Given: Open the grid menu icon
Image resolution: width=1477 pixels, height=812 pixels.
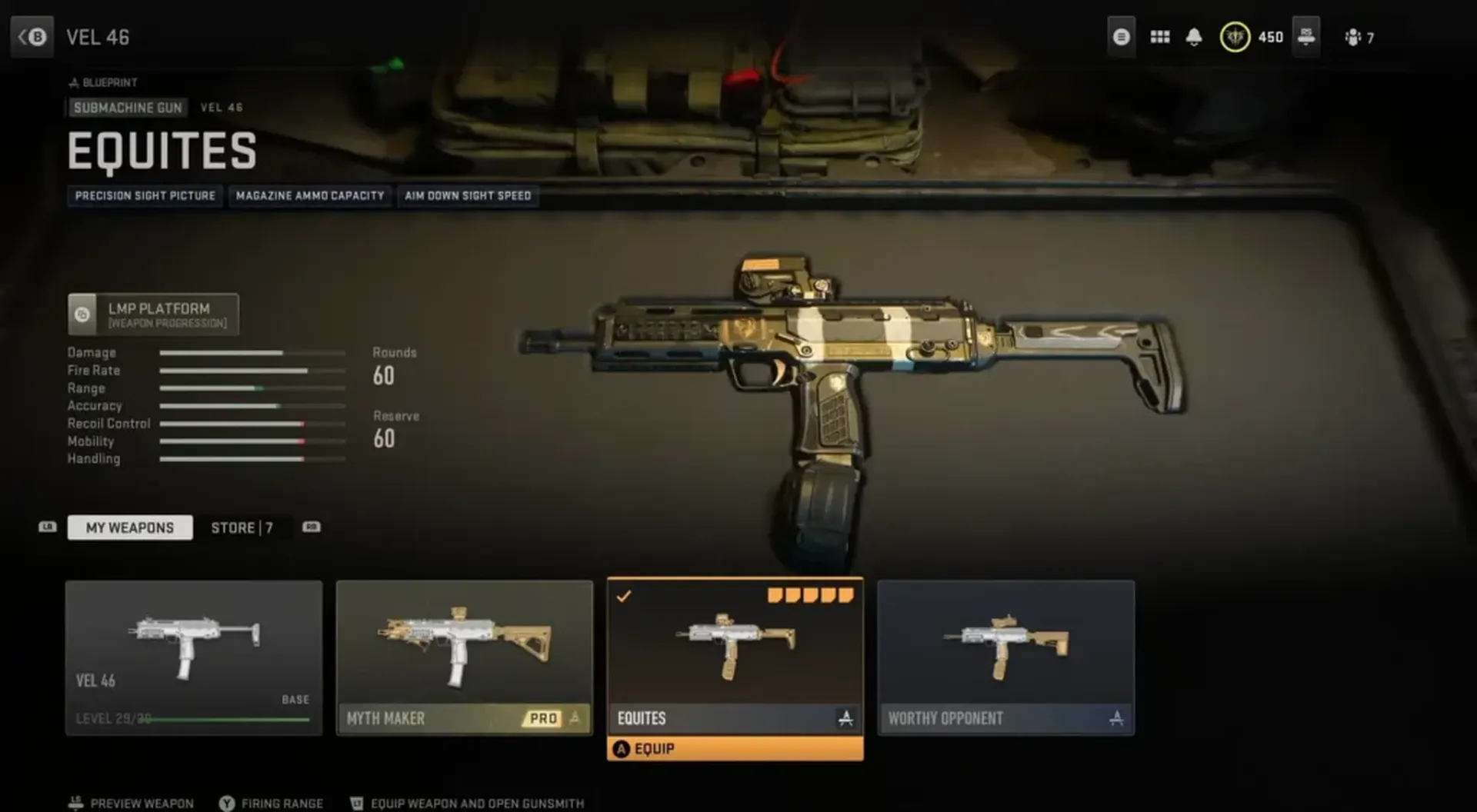Looking at the screenshot, I should pyautogui.click(x=1160, y=37).
